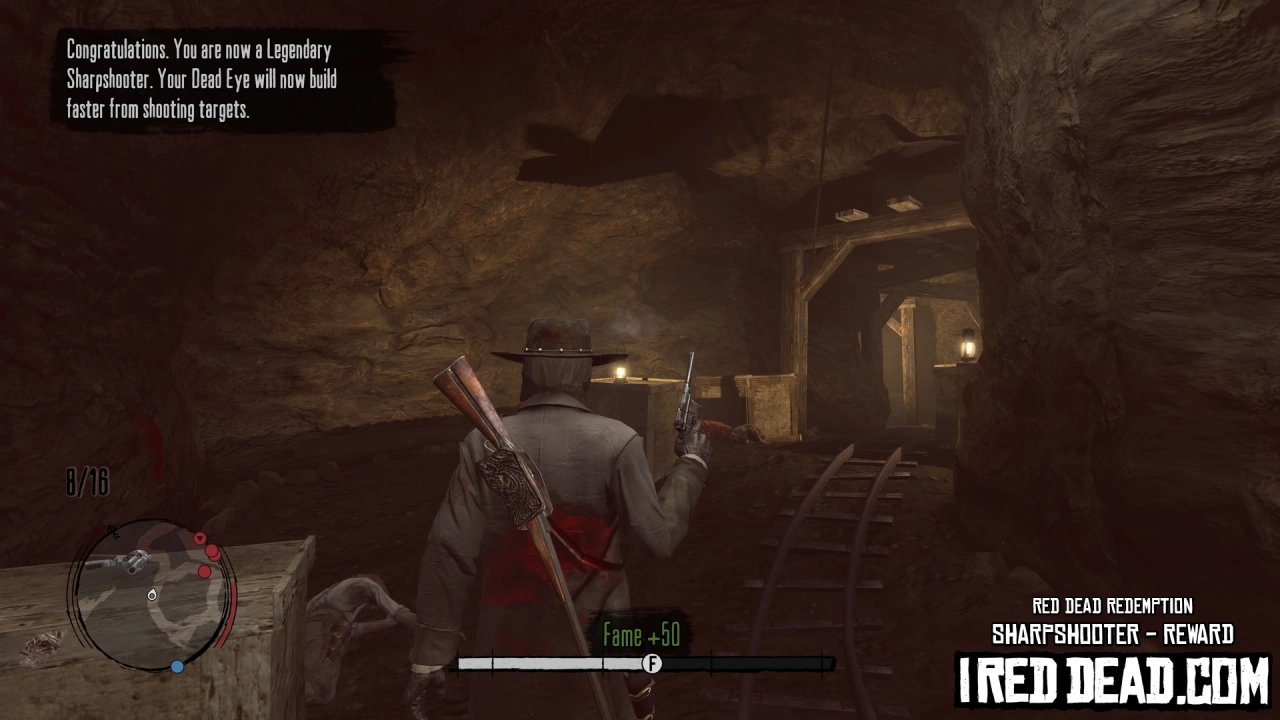Click the lantern hanging at the mine entrance
1280x720 pixels.
pos(970,344)
